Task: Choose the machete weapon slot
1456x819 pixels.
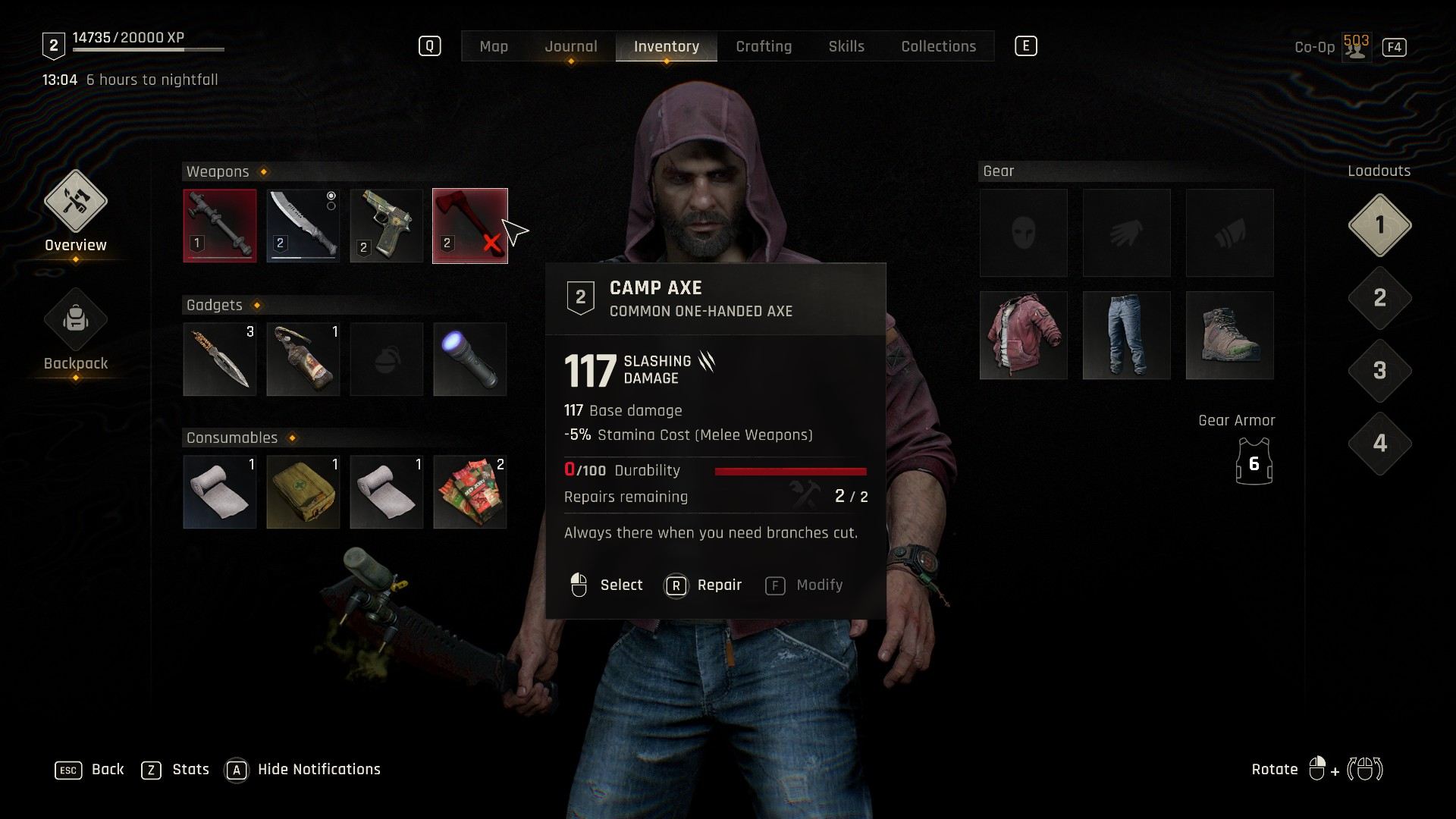Action: pos(303,226)
